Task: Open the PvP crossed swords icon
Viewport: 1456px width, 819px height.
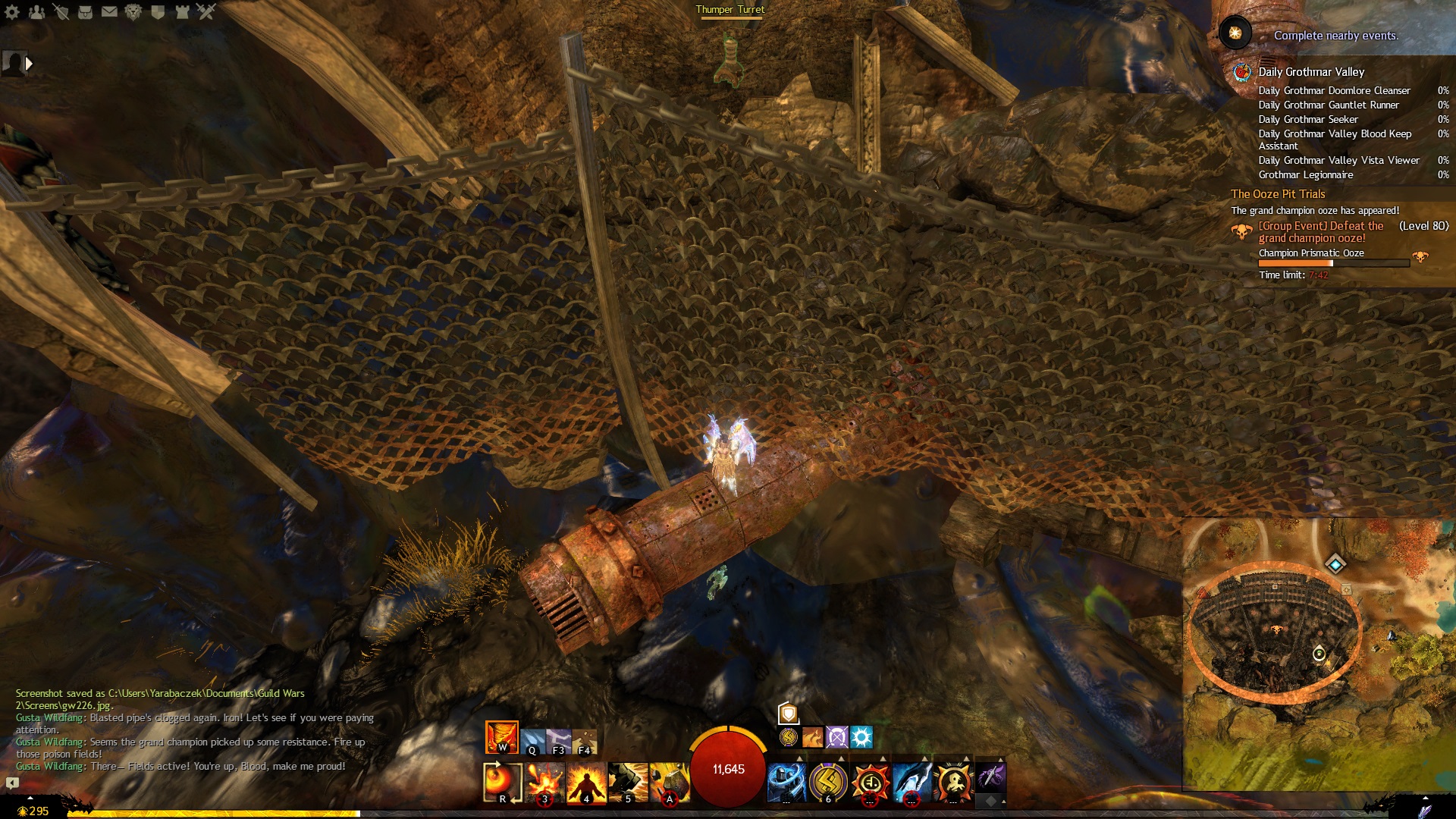Action: click(x=206, y=11)
